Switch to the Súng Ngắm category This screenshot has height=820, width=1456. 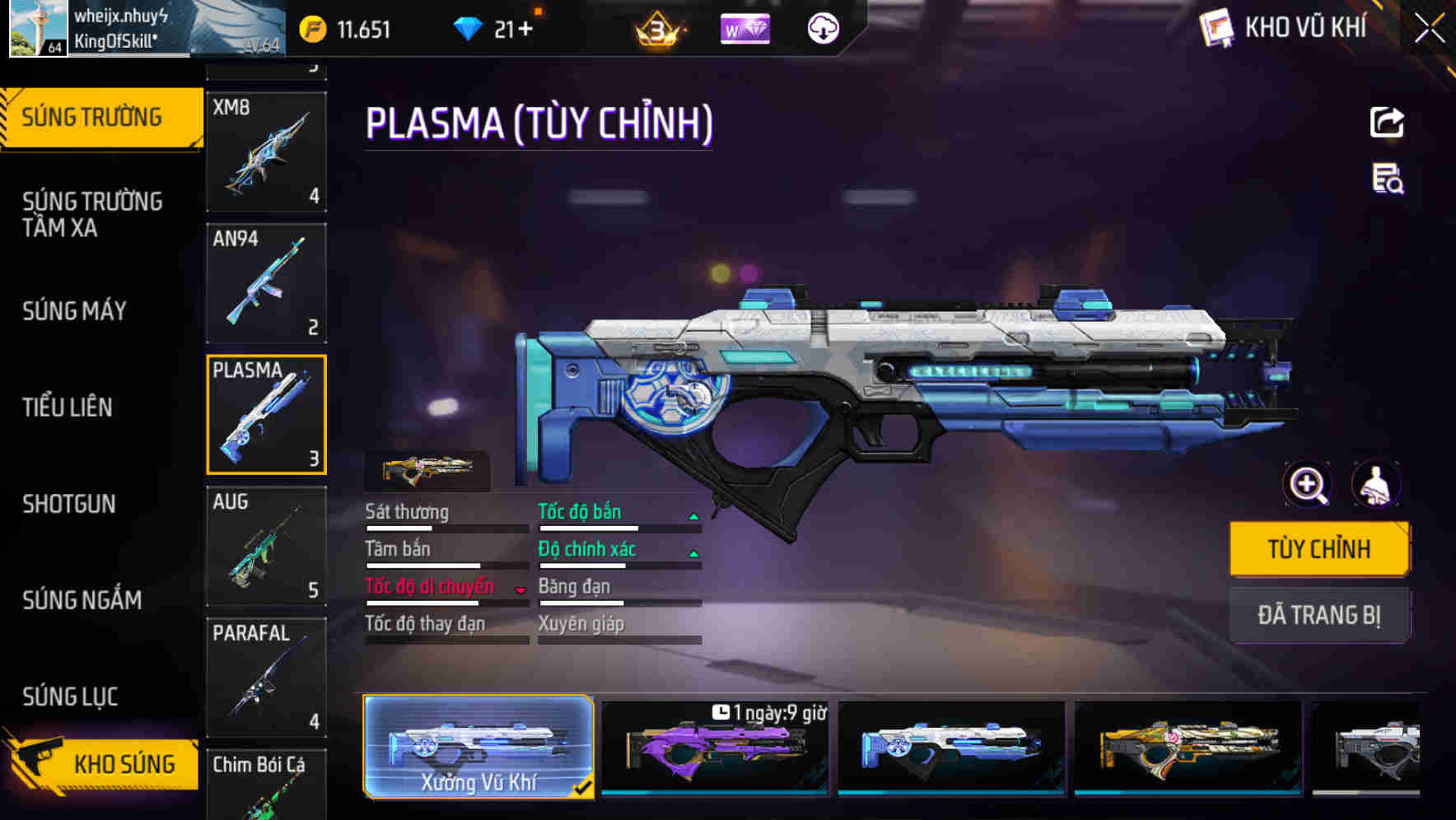(82, 600)
